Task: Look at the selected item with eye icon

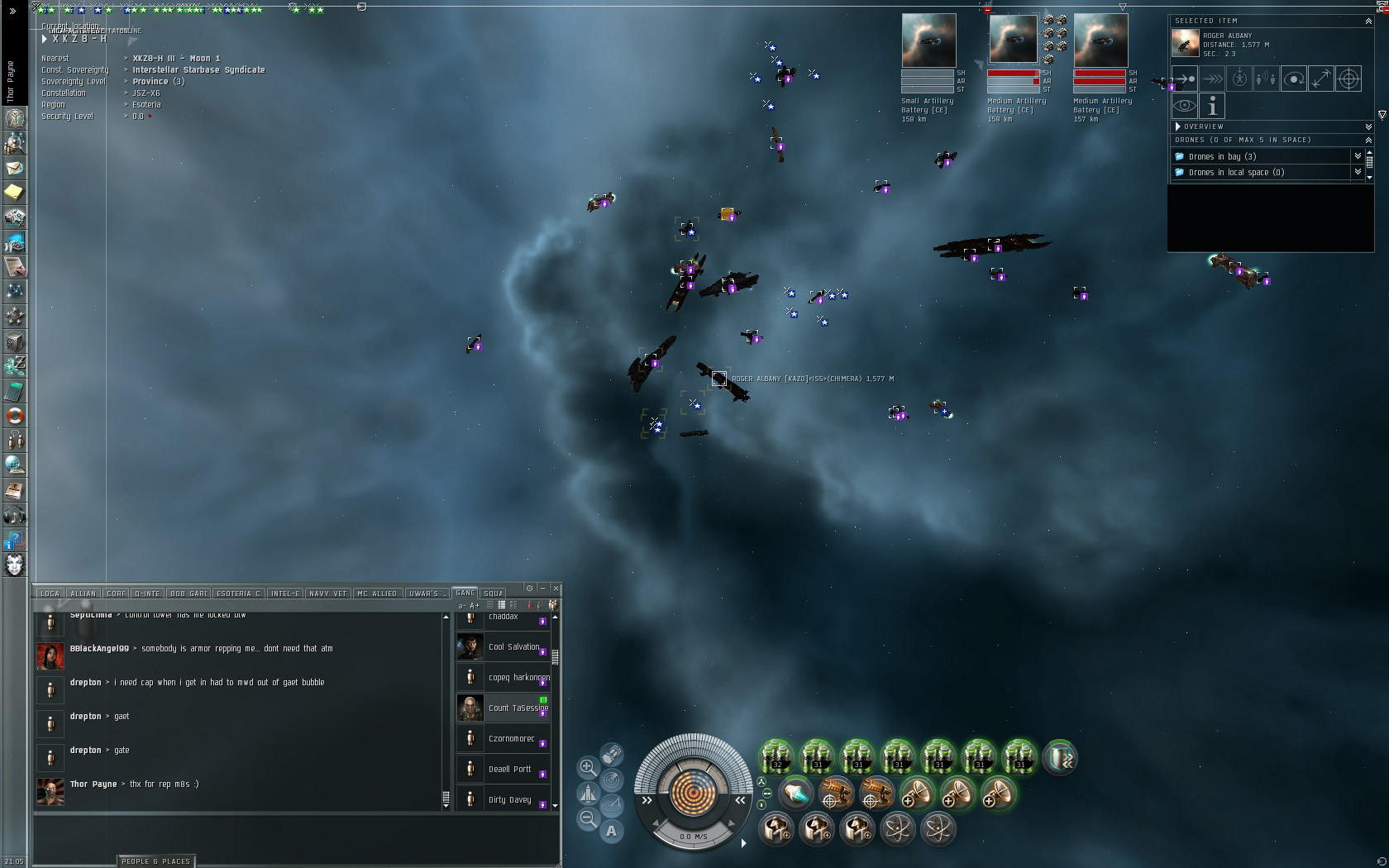Action: (x=1185, y=106)
